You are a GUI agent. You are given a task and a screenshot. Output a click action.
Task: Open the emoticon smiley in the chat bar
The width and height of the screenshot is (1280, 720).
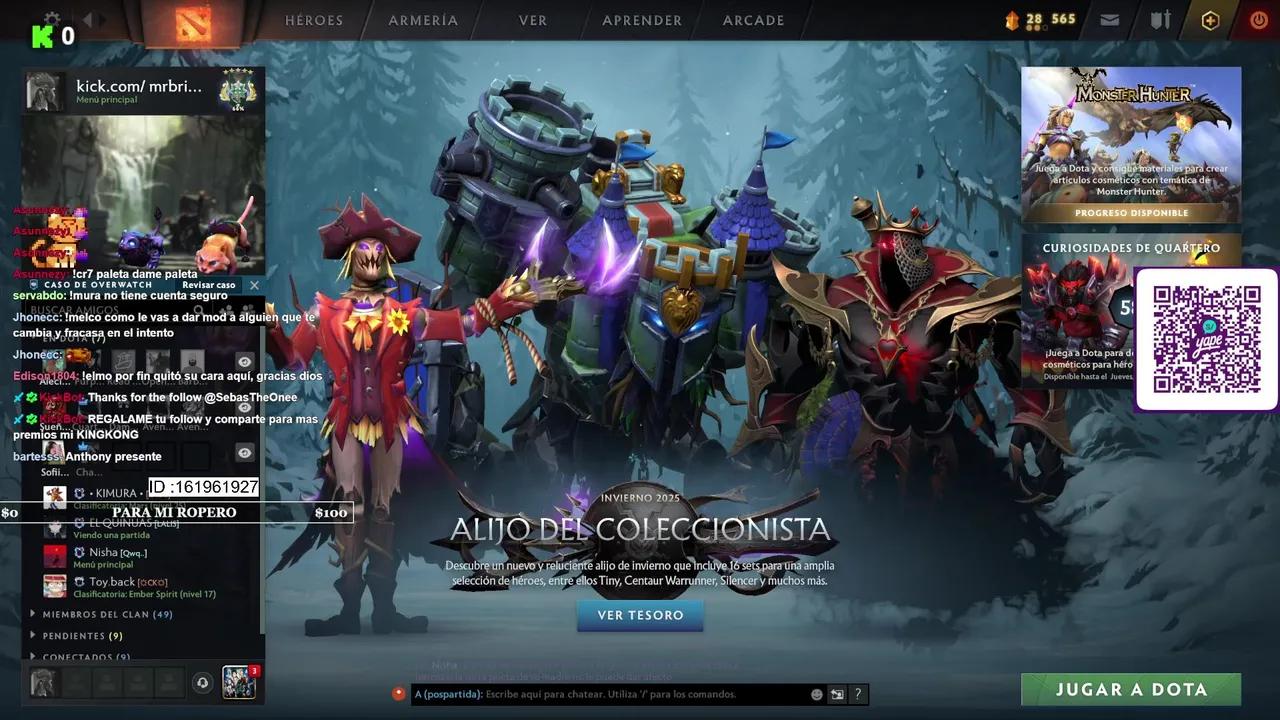(817, 693)
